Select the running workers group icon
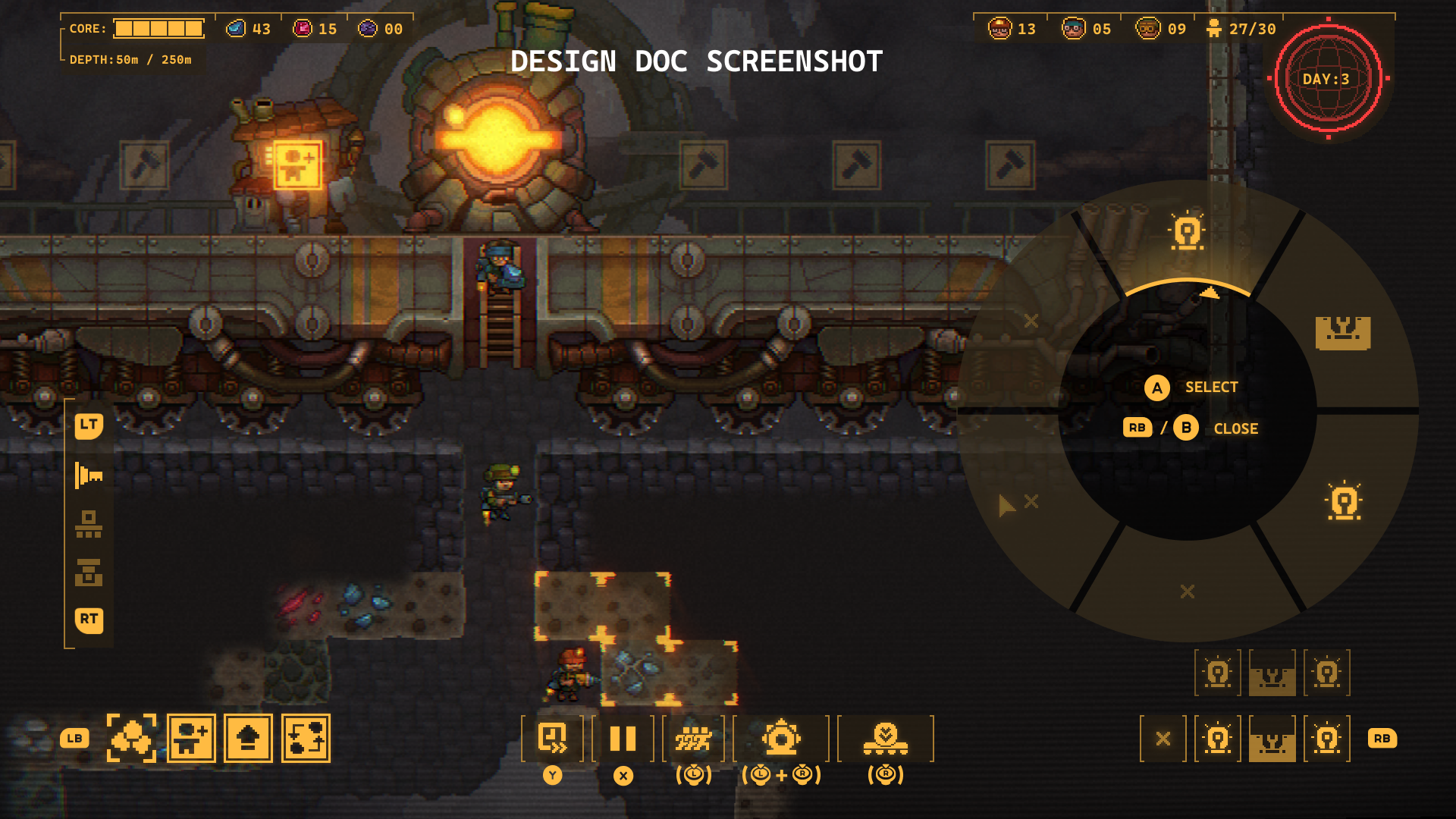The height and width of the screenshot is (819, 1456). tap(693, 738)
